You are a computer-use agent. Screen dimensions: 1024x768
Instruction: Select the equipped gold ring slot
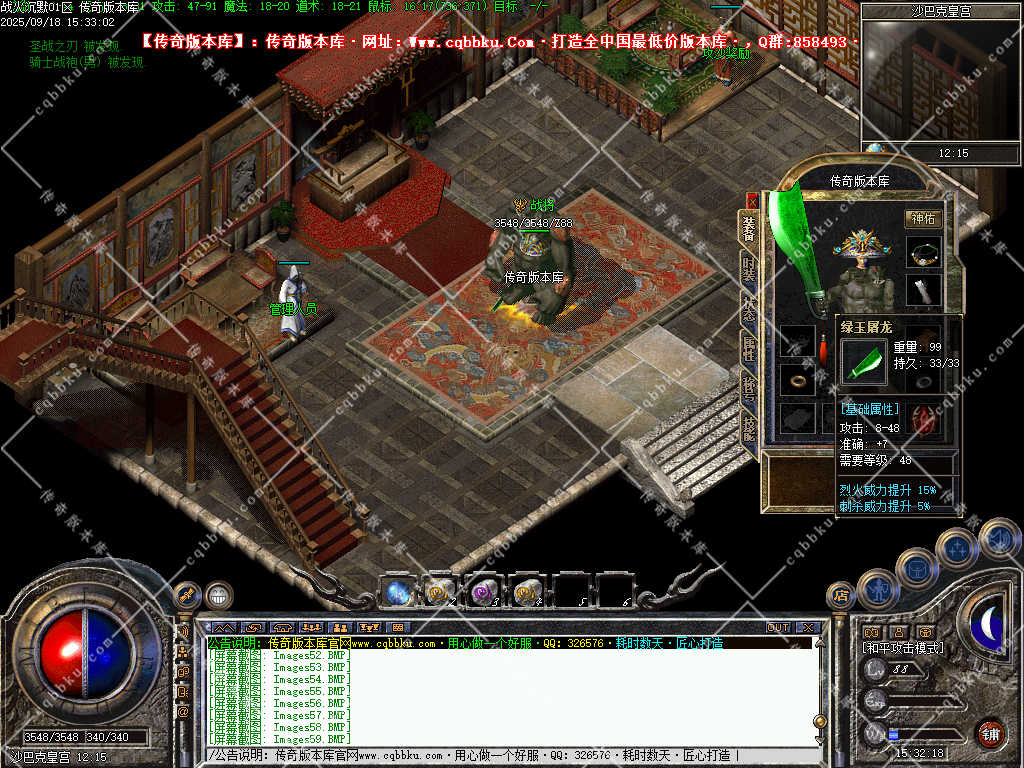click(x=797, y=380)
